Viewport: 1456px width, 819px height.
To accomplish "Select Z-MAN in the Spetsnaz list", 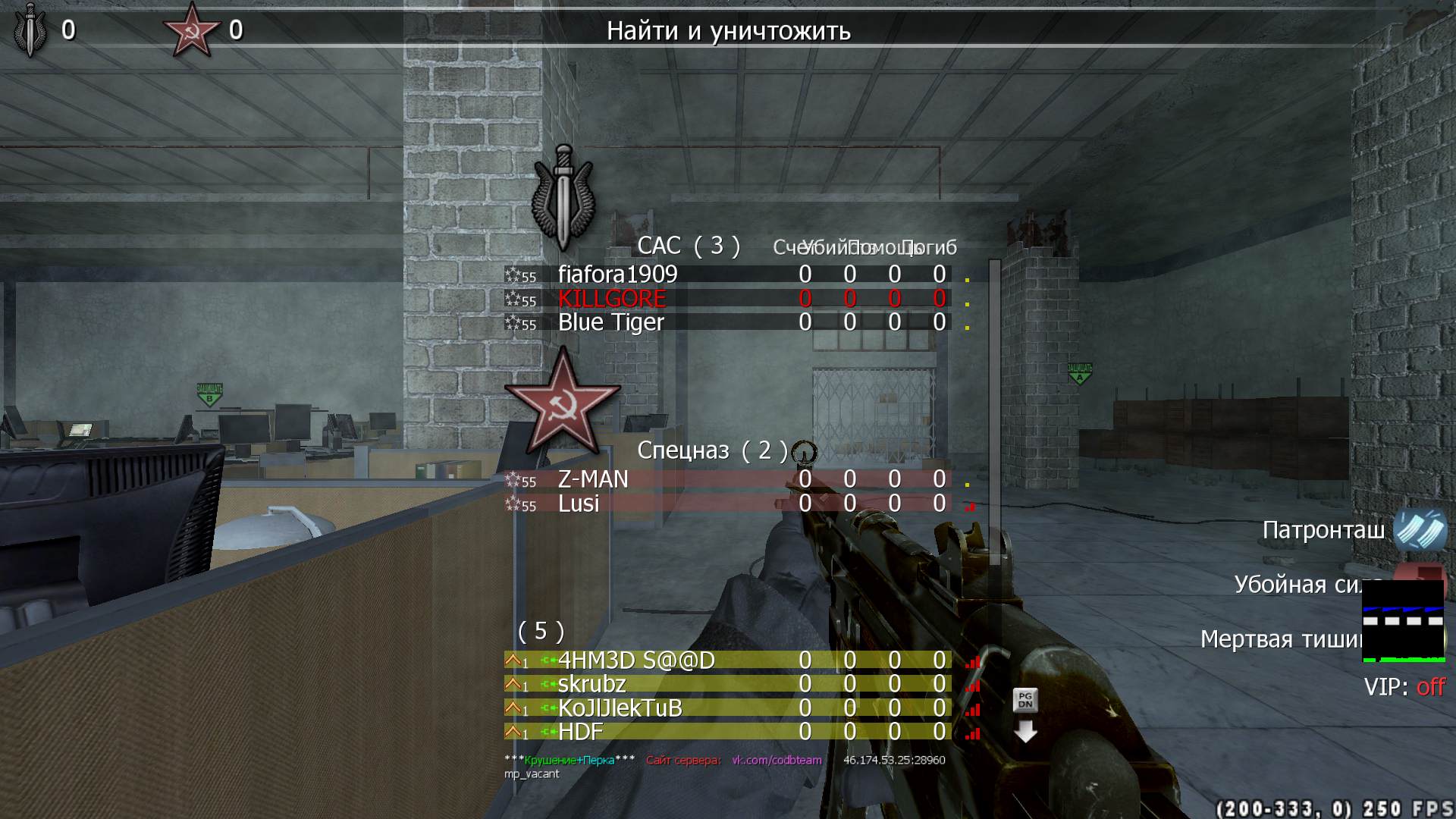I will tap(593, 480).
